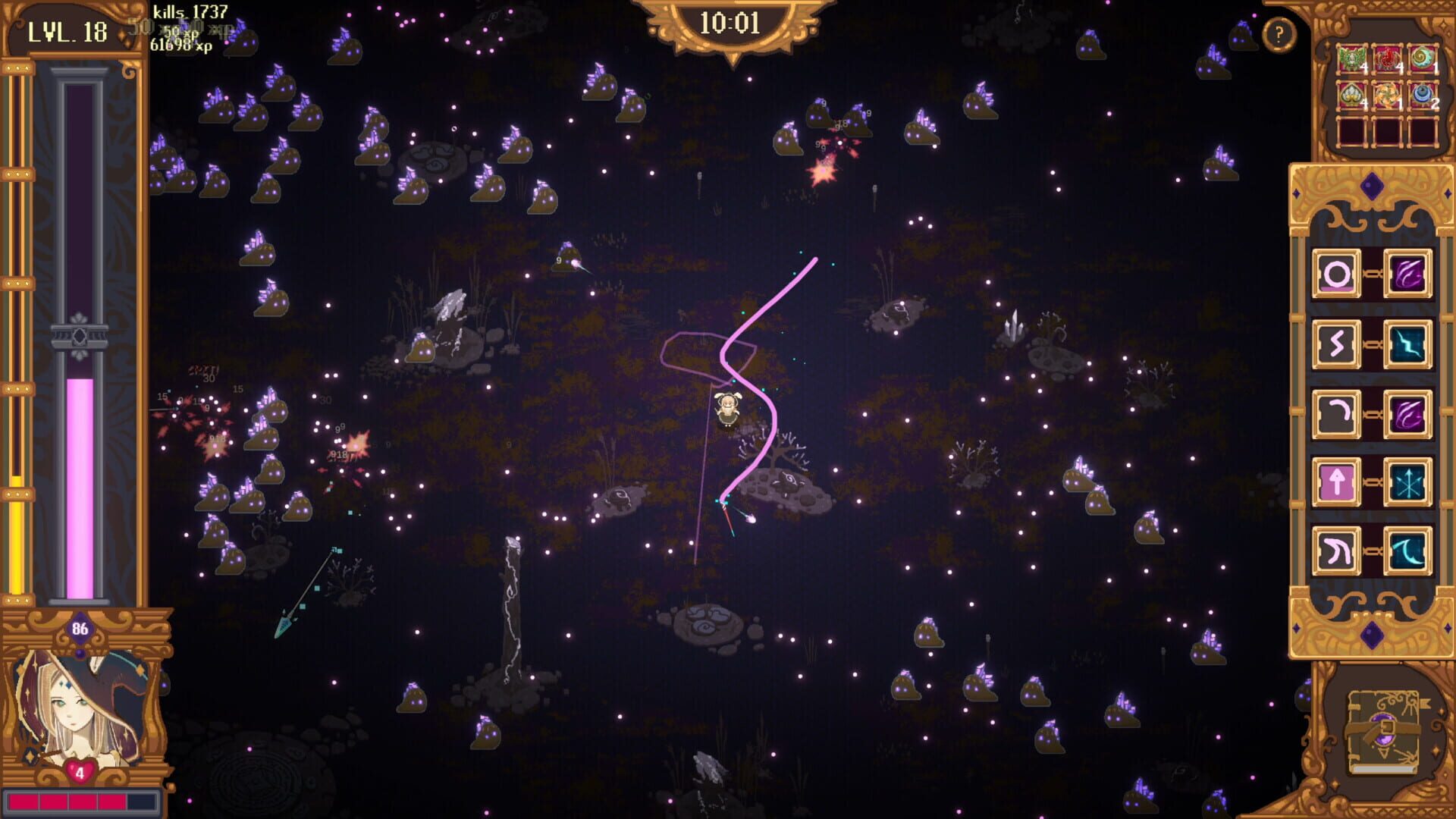This screenshot has width=1456, height=819.
Task: Select the blue eye orb item with count 2
Action: pyautogui.click(x=1422, y=95)
